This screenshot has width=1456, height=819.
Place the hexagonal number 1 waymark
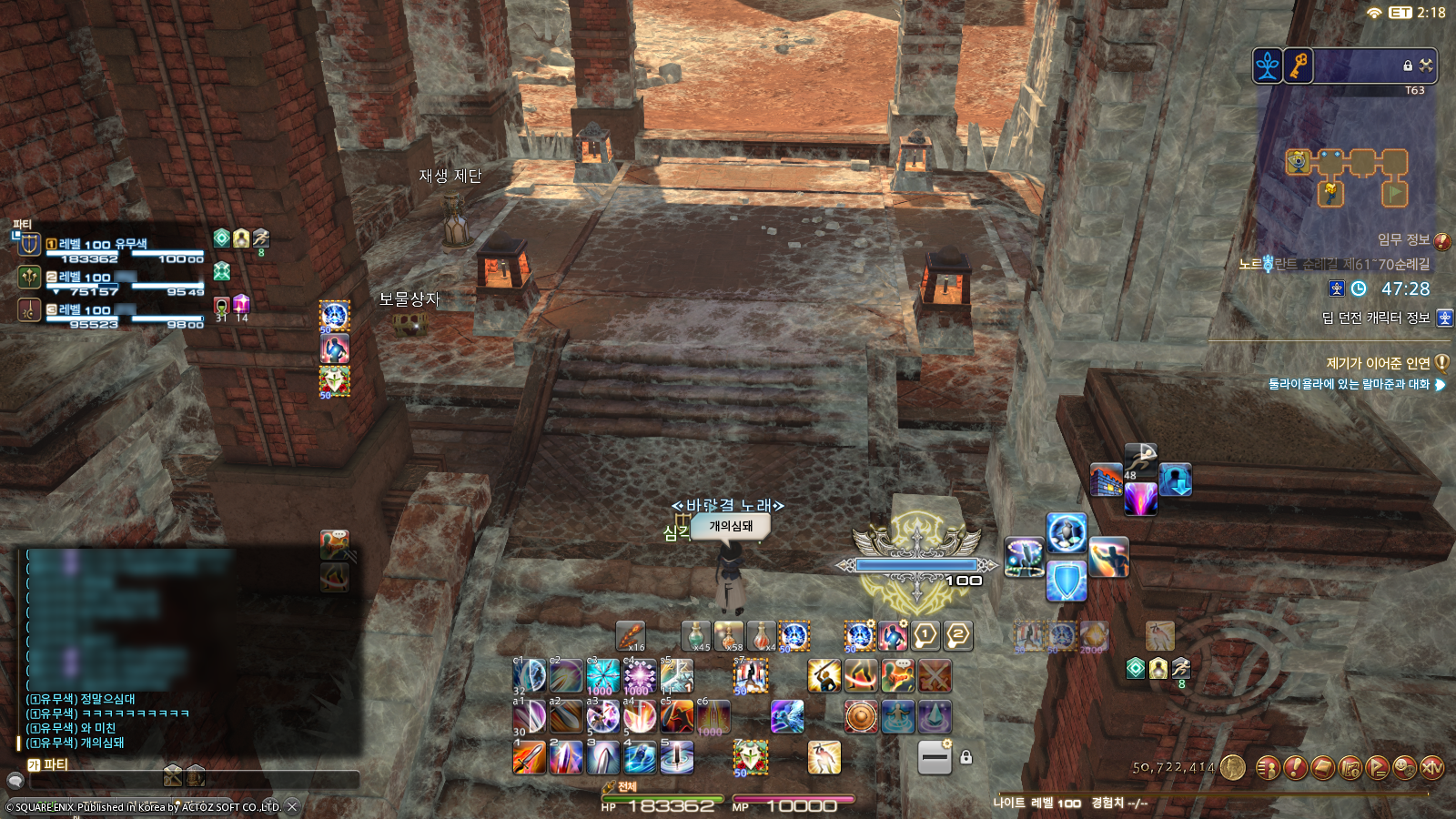925,635
